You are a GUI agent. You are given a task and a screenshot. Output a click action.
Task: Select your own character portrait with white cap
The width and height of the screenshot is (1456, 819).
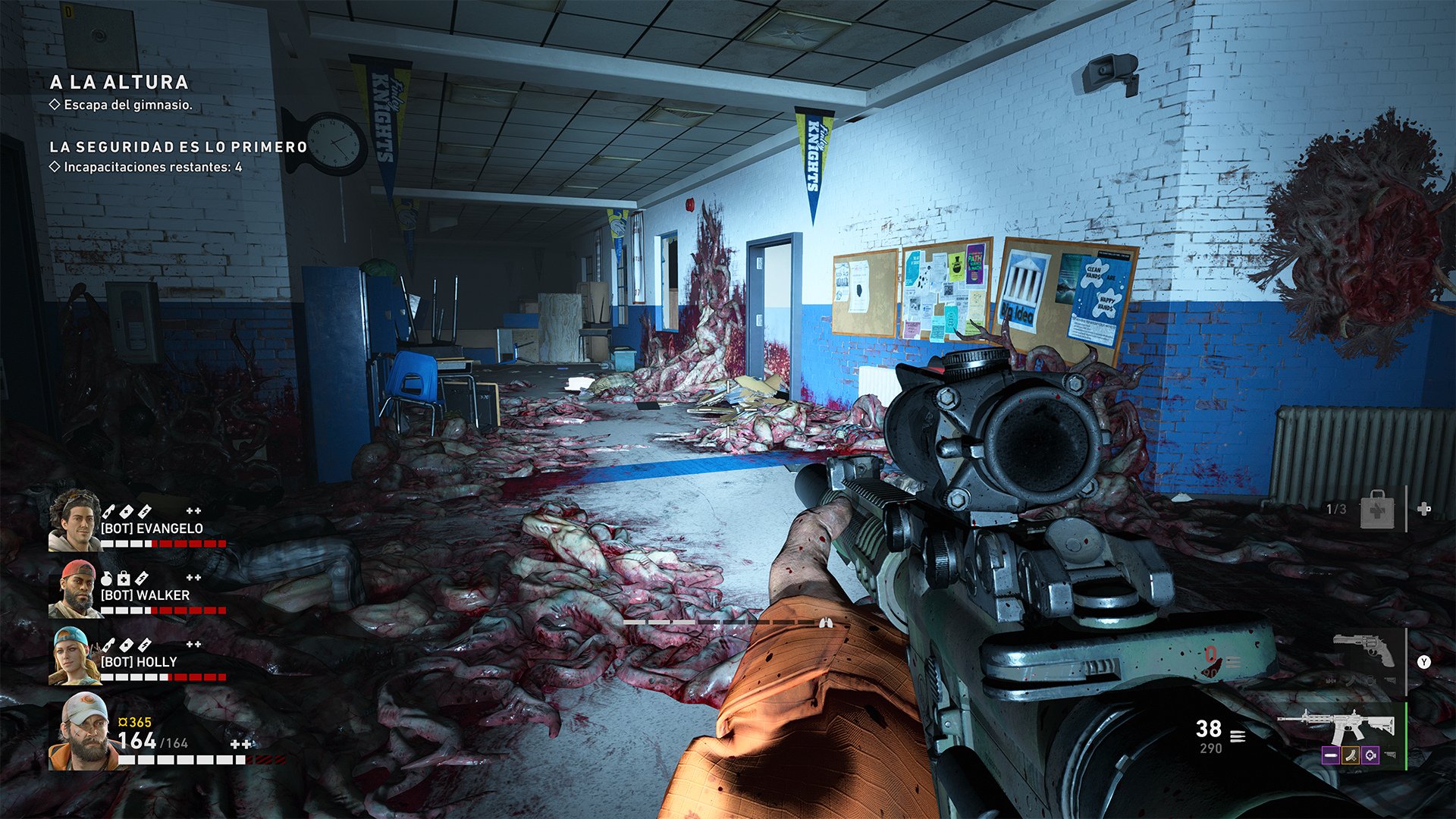[82, 732]
